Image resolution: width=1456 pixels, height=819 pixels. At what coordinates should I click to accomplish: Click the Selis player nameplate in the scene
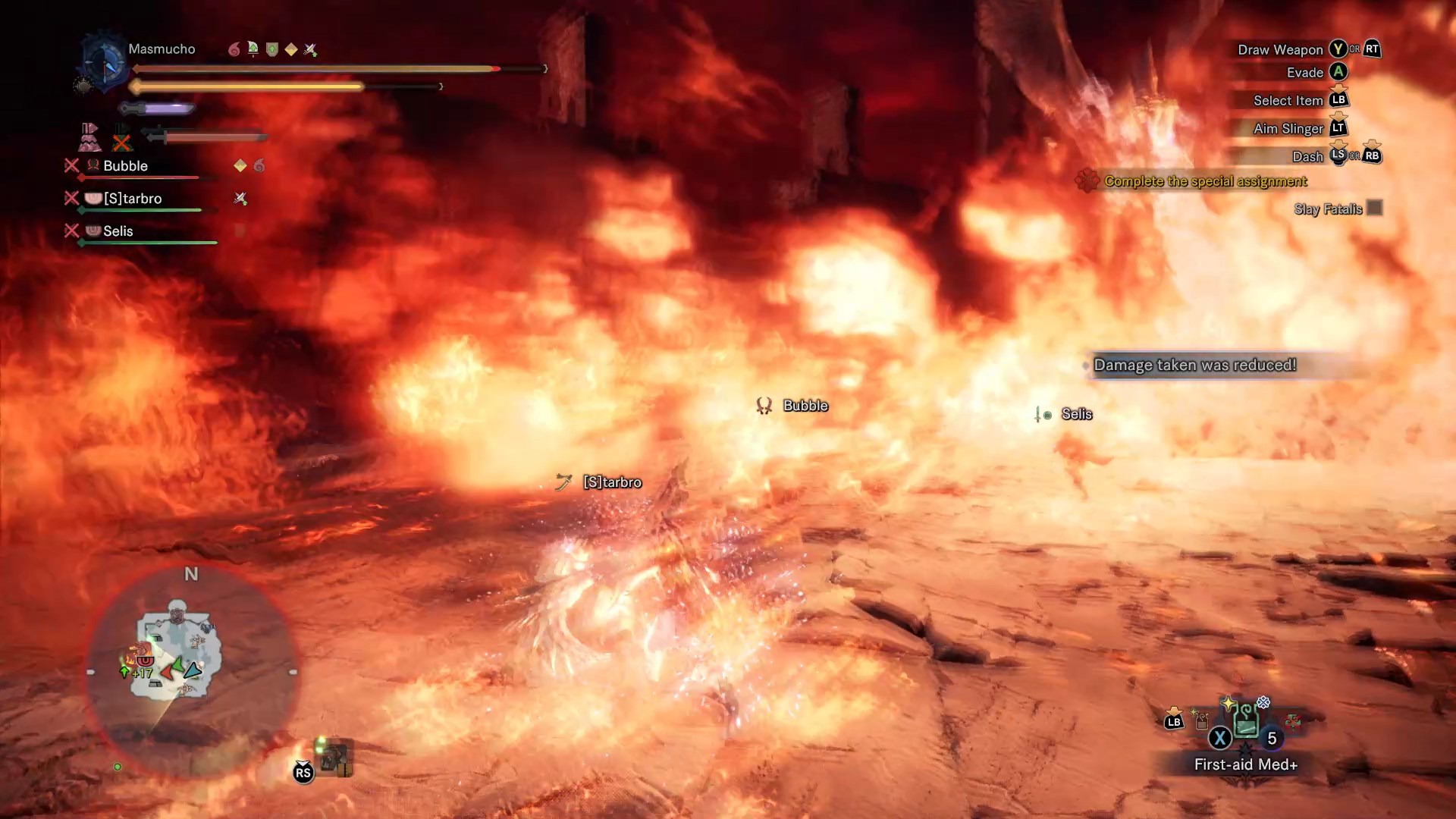[x=1076, y=414]
